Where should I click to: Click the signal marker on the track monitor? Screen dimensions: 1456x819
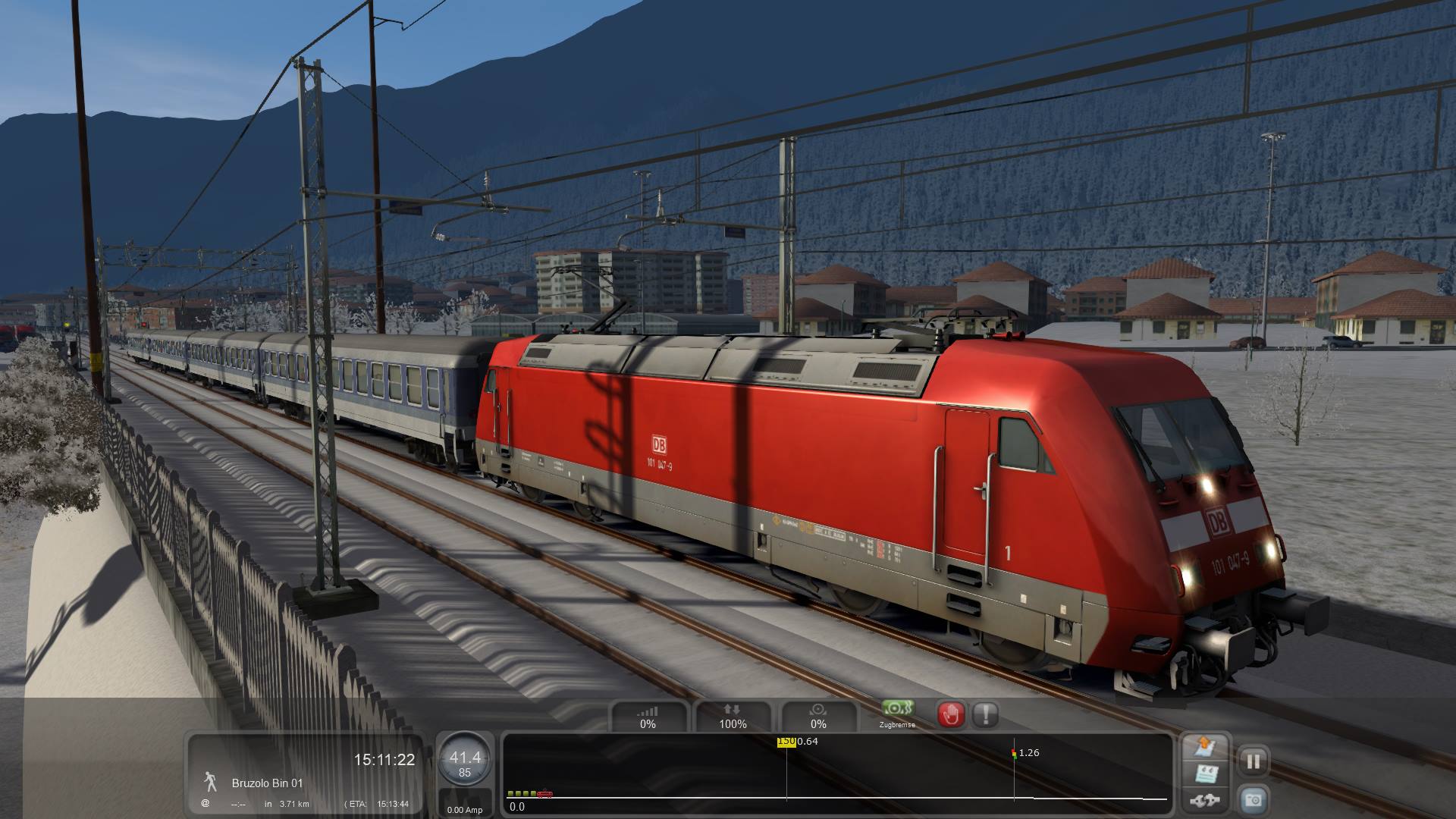coord(1014,753)
